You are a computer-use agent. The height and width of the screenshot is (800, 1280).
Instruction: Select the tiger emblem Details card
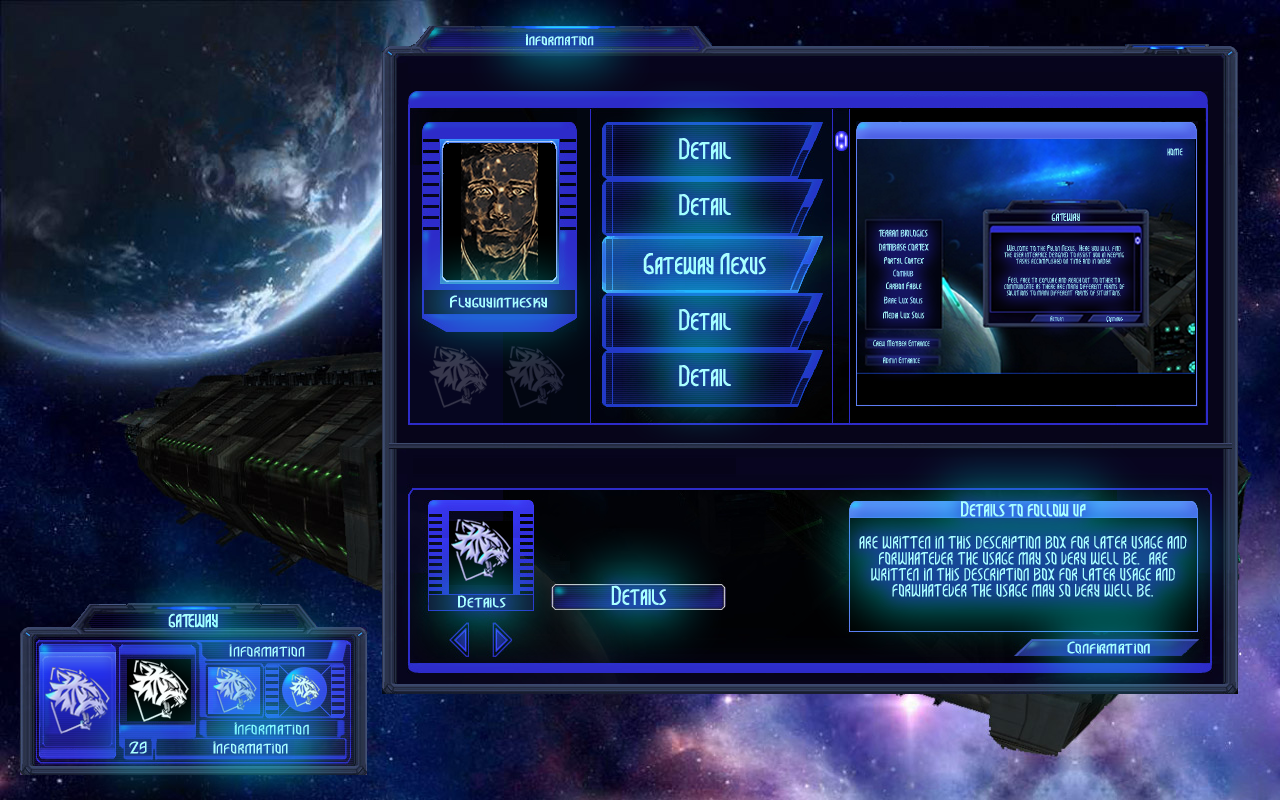click(481, 552)
